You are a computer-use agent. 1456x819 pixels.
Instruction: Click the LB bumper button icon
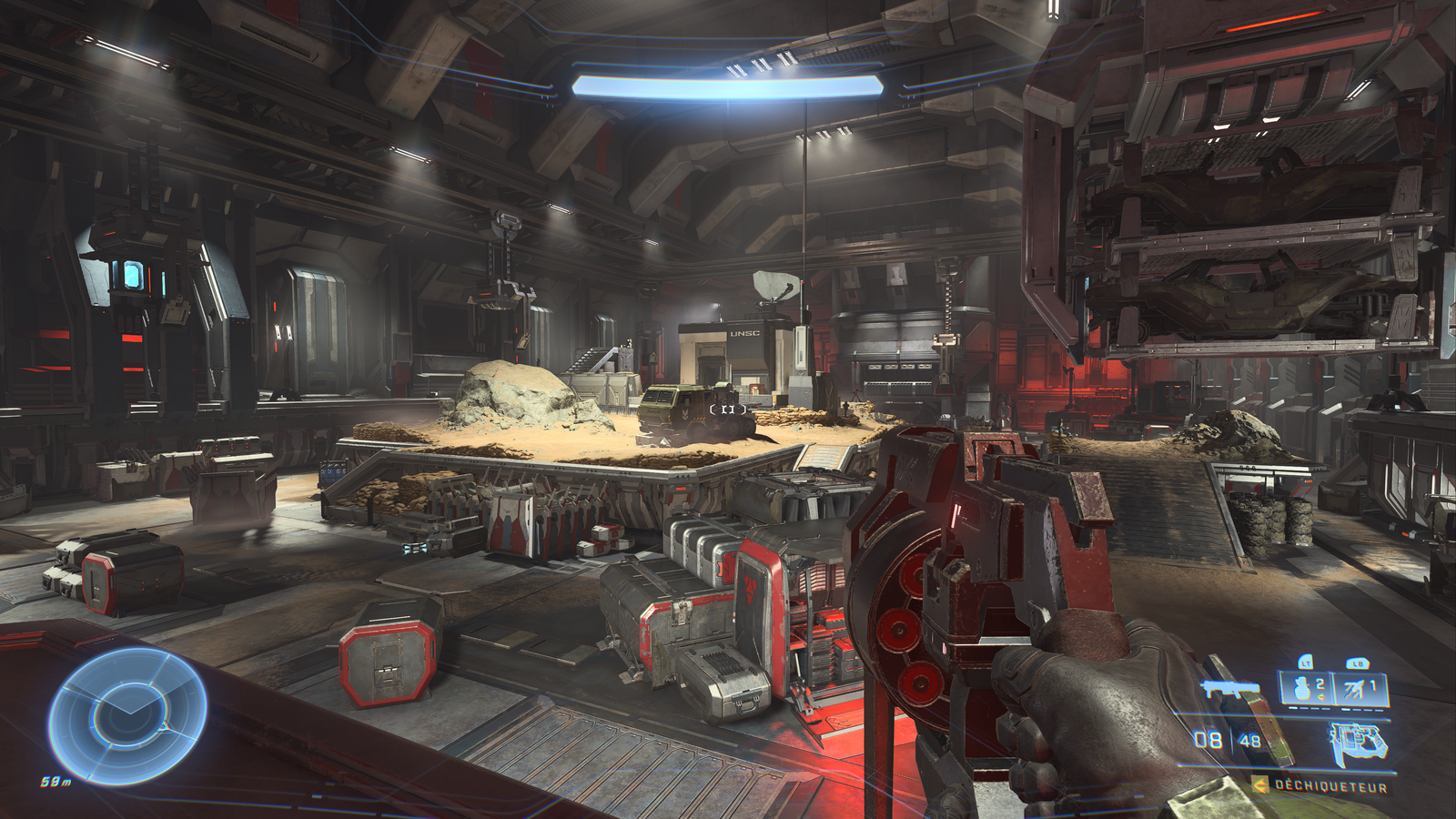click(1360, 663)
